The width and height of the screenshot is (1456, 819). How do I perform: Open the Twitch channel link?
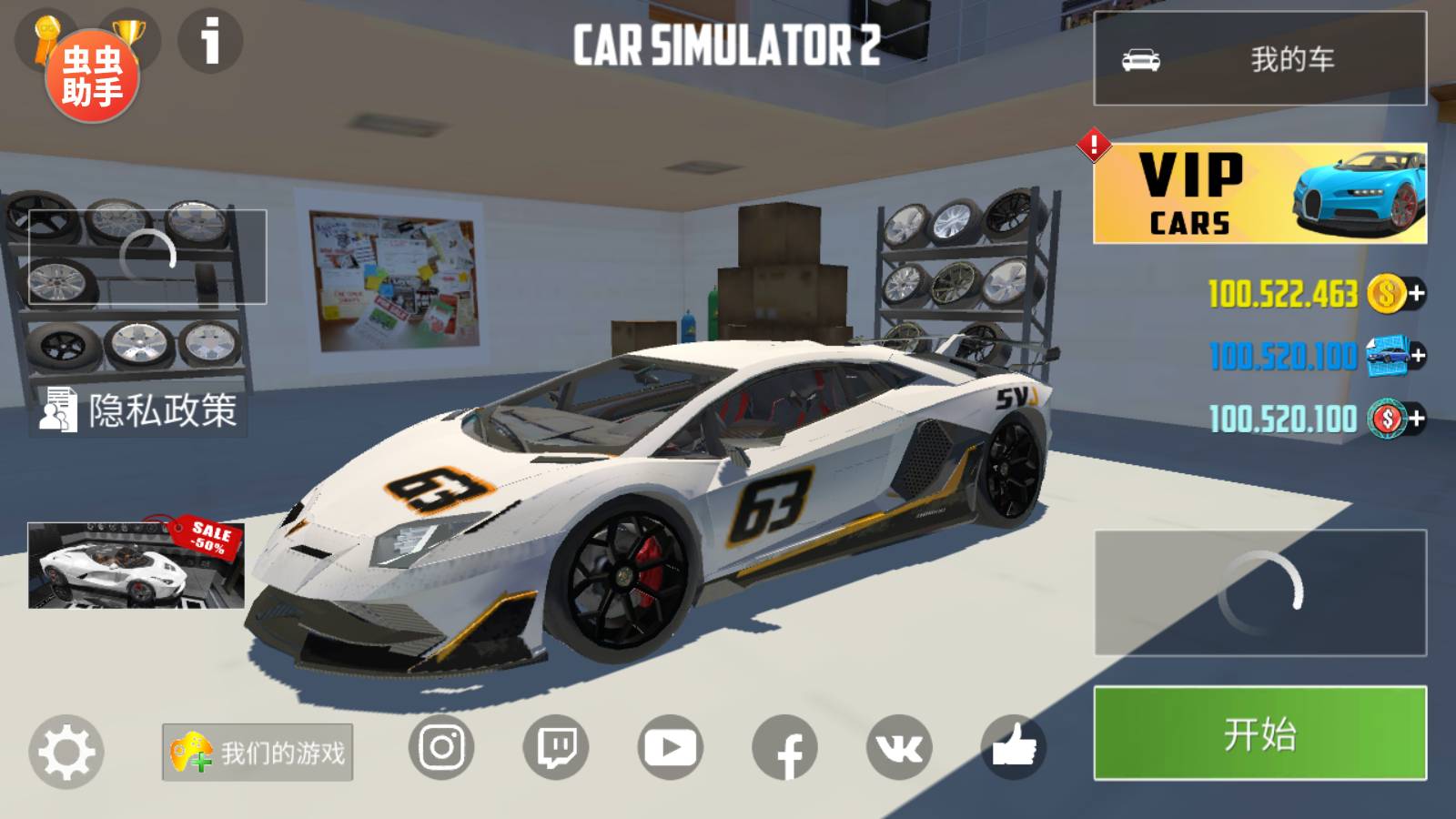[x=556, y=748]
